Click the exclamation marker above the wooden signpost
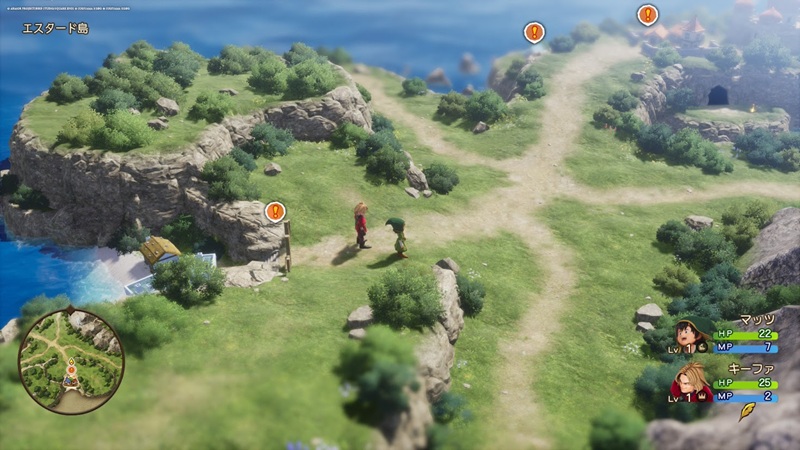The image size is (800, 450). click(276, 211)
